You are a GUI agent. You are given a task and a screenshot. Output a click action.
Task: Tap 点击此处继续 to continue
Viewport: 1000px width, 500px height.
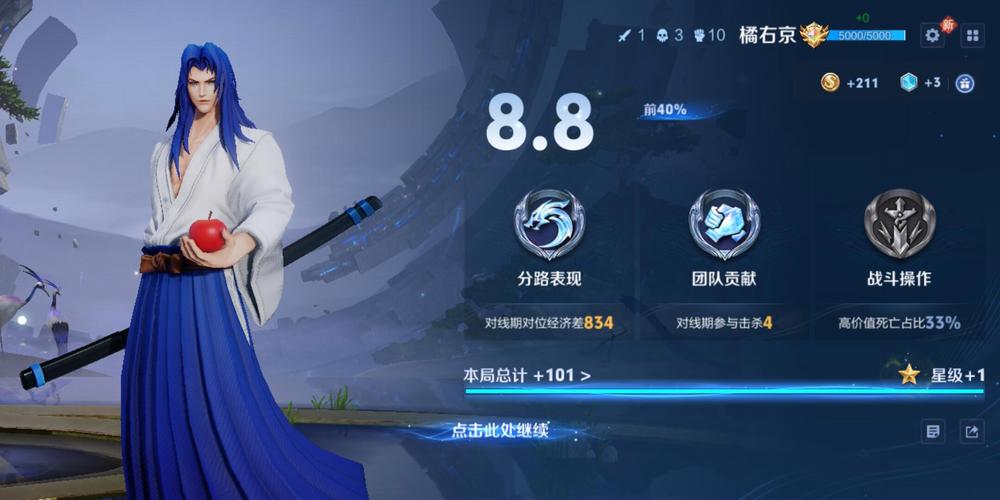click(x=500, y=431)
